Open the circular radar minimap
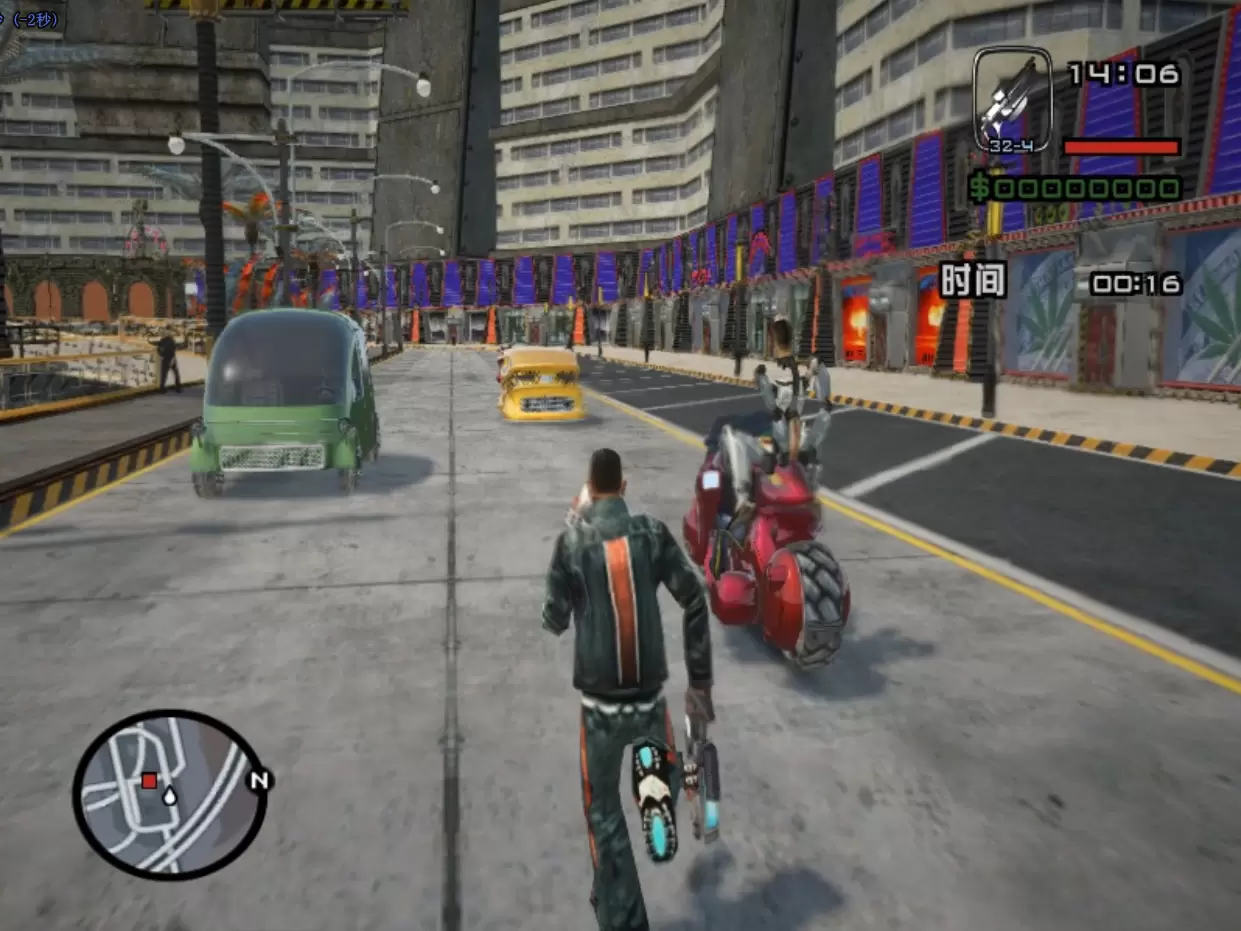 click(x=170, y=795)
